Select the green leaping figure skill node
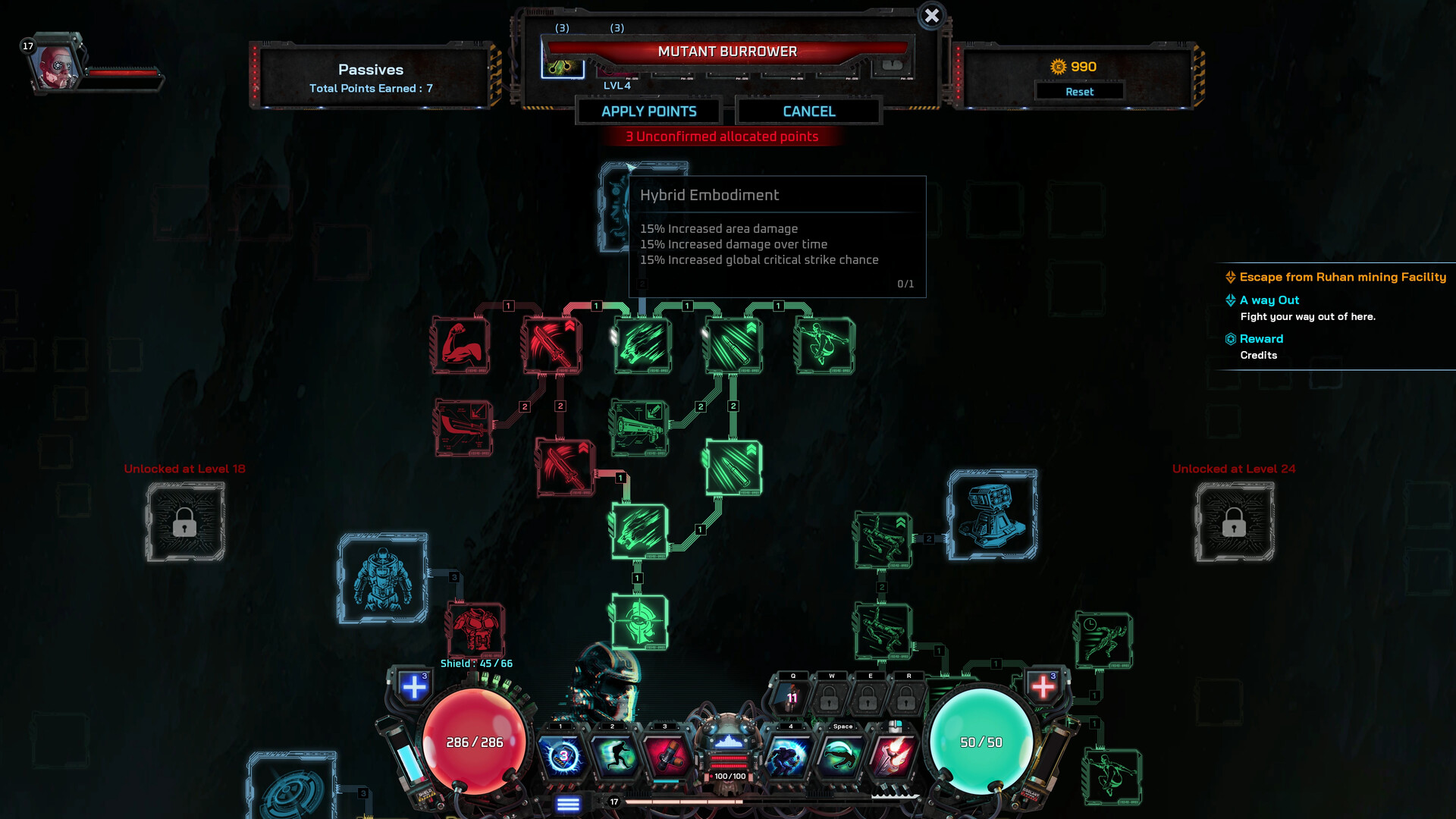This screenshot has width=1456, height=819. point(825,345)
